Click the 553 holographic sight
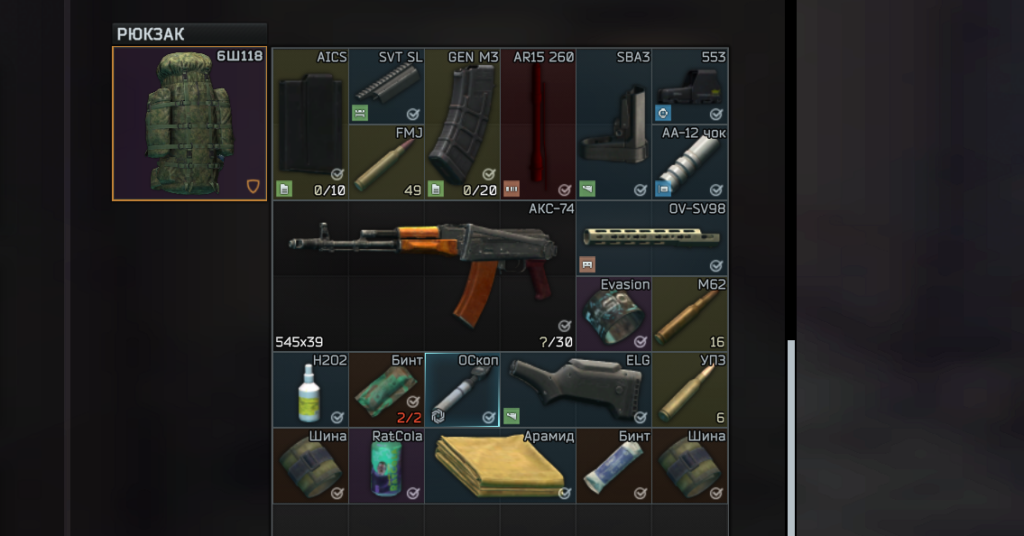The width and height of the screenshot is (1024, 536). tap(690, 86)
